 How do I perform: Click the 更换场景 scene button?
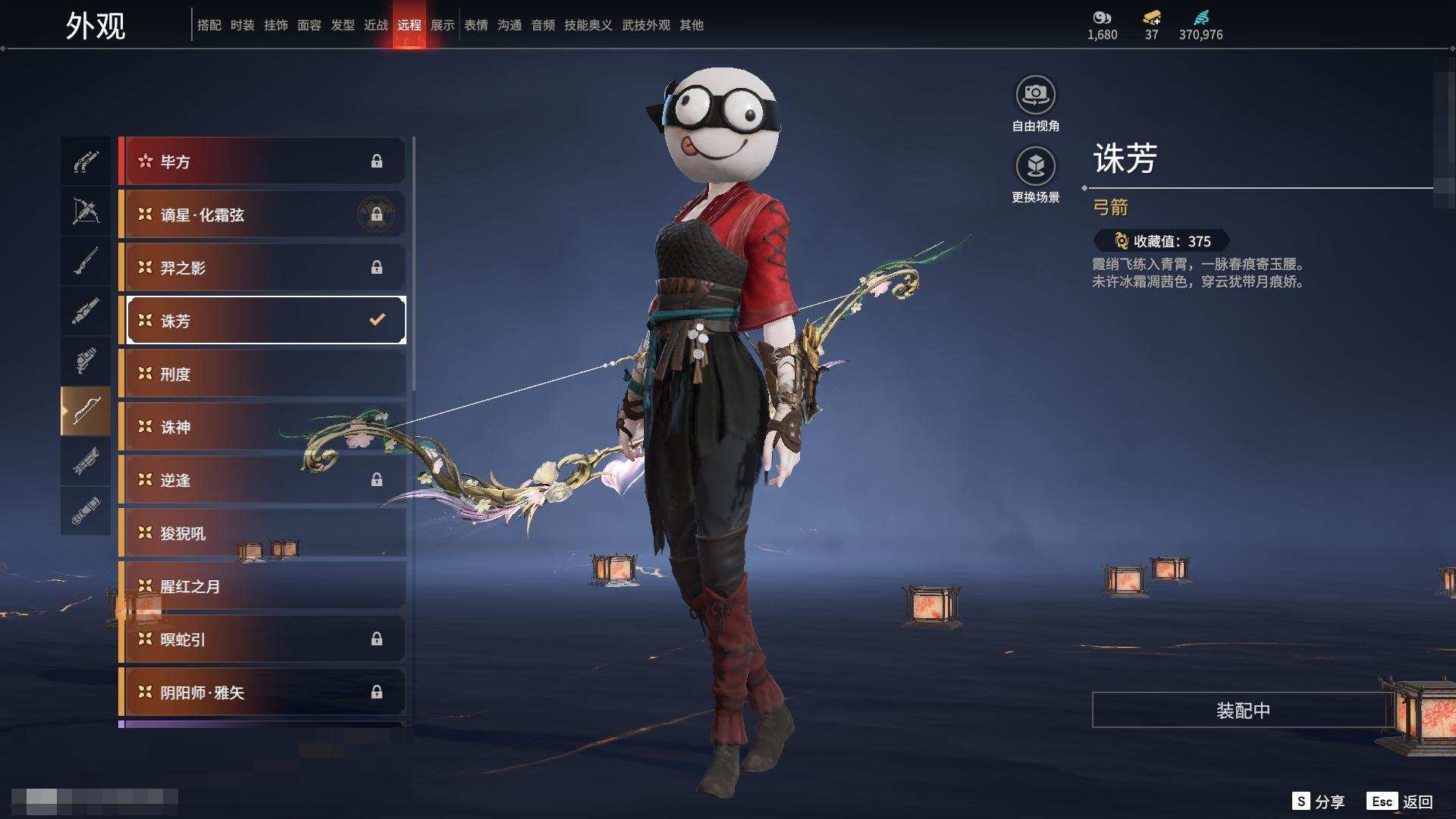point(1035,167)
